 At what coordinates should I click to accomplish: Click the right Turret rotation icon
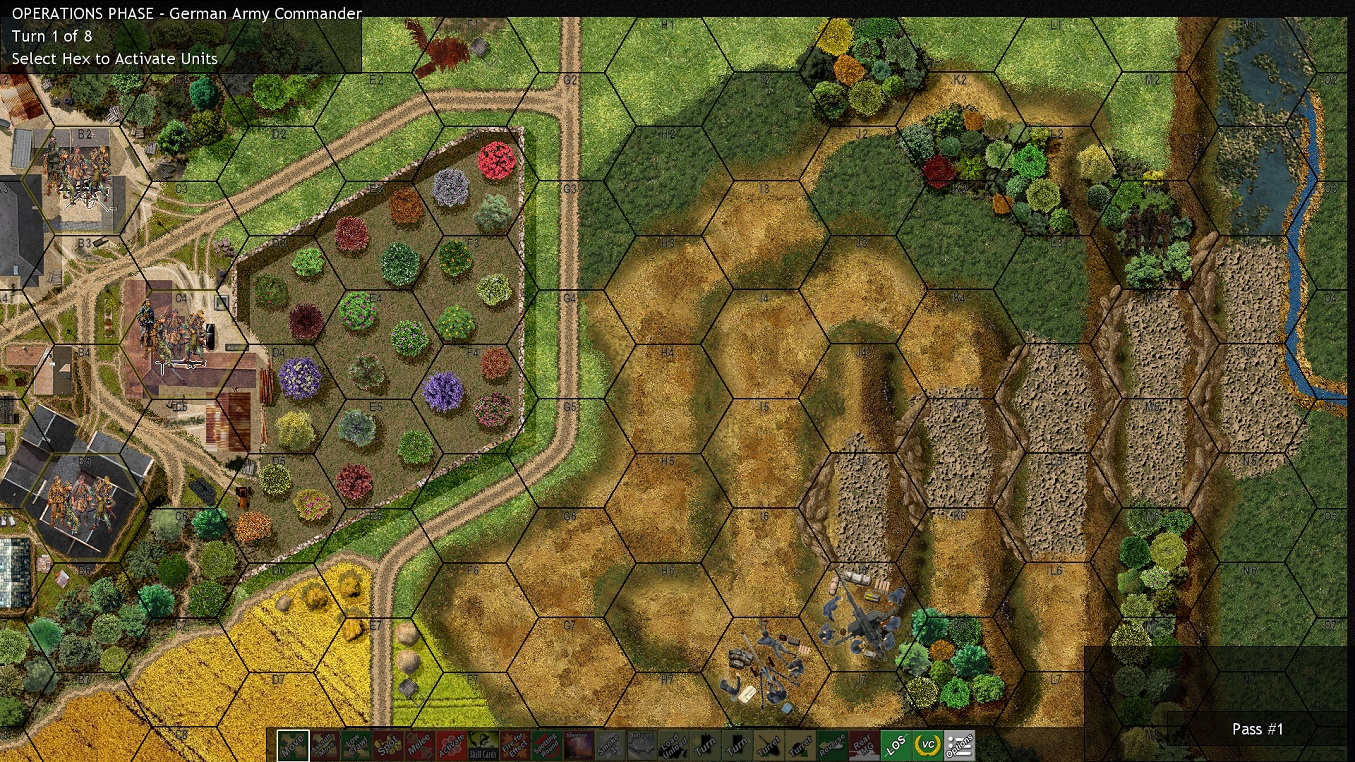[x=802, y=745]
